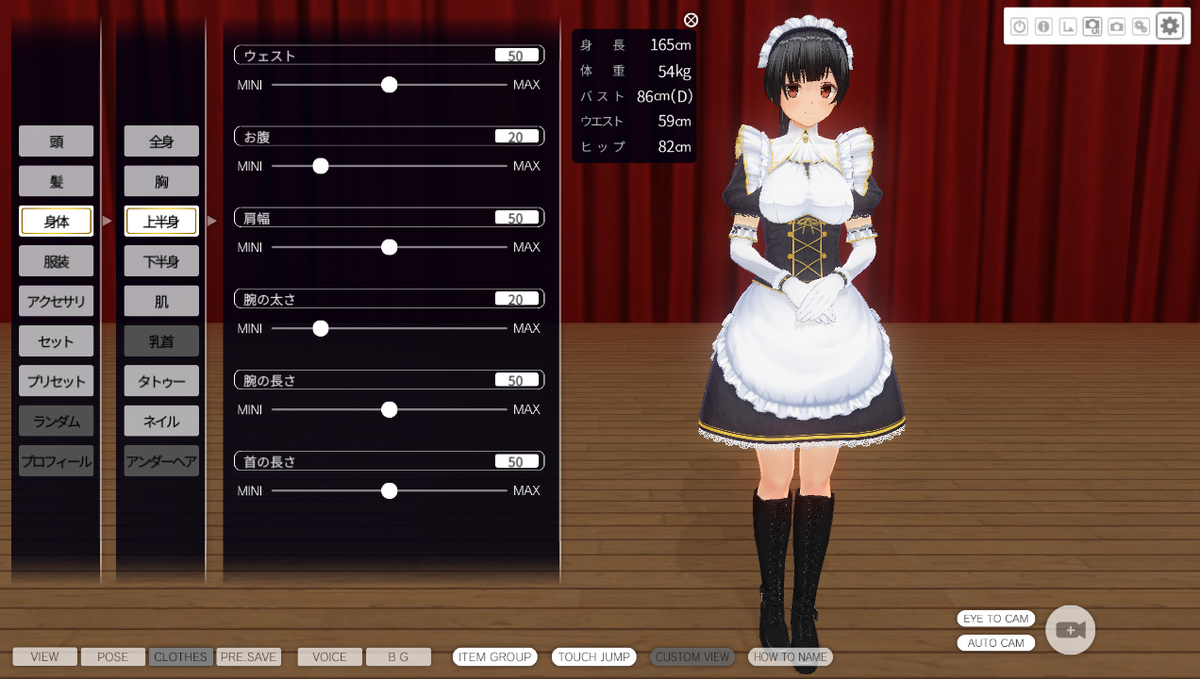Viewport: 1200px width, 679px height.
Task: Click the 腕の太さ arm thickness slider handle
Action: (x=320, y=328)
